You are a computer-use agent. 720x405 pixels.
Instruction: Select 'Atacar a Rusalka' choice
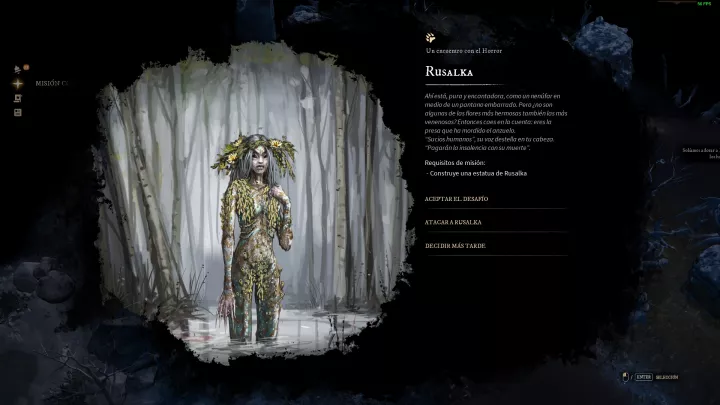455,222
